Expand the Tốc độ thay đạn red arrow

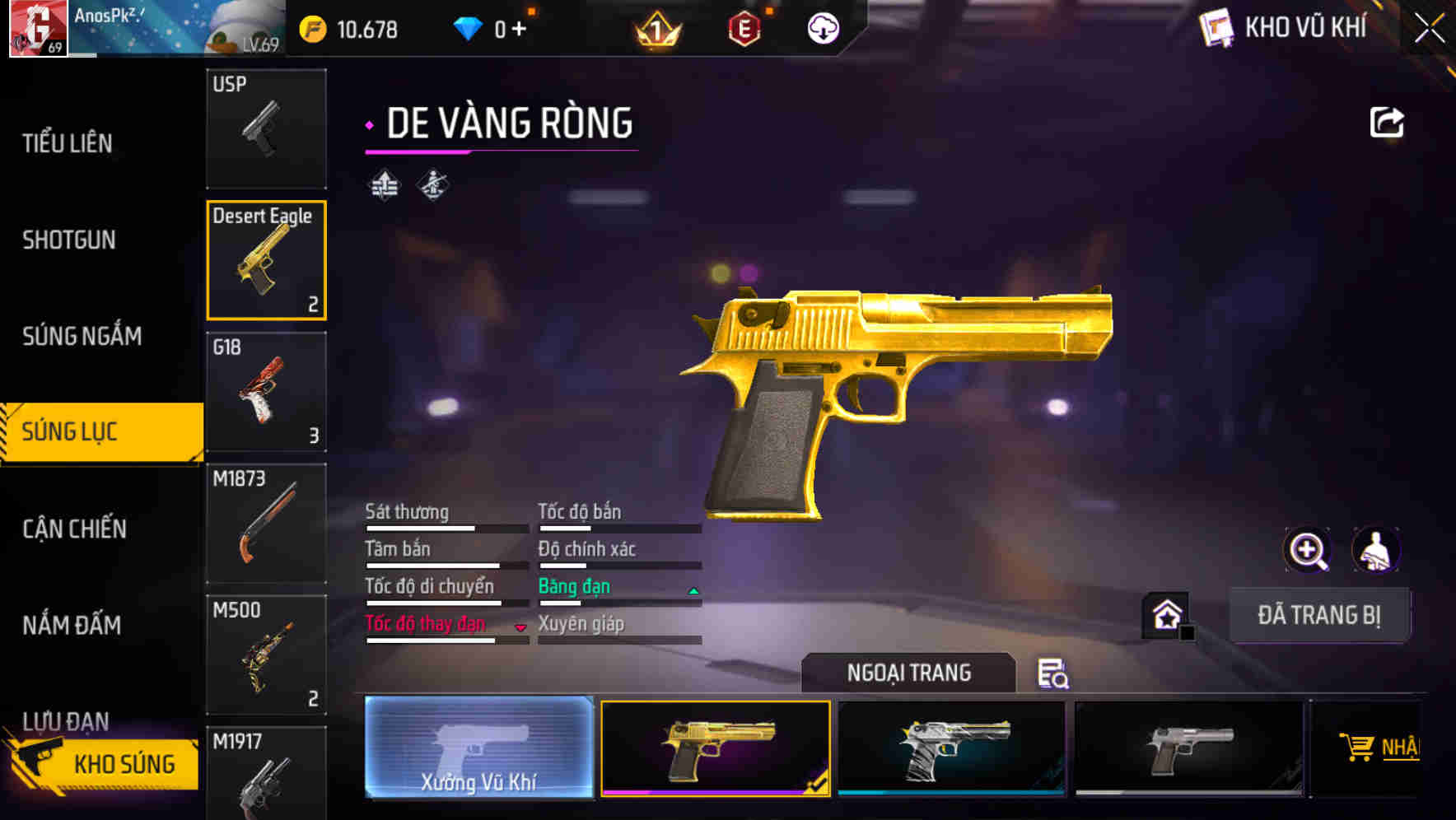(520, 627)
